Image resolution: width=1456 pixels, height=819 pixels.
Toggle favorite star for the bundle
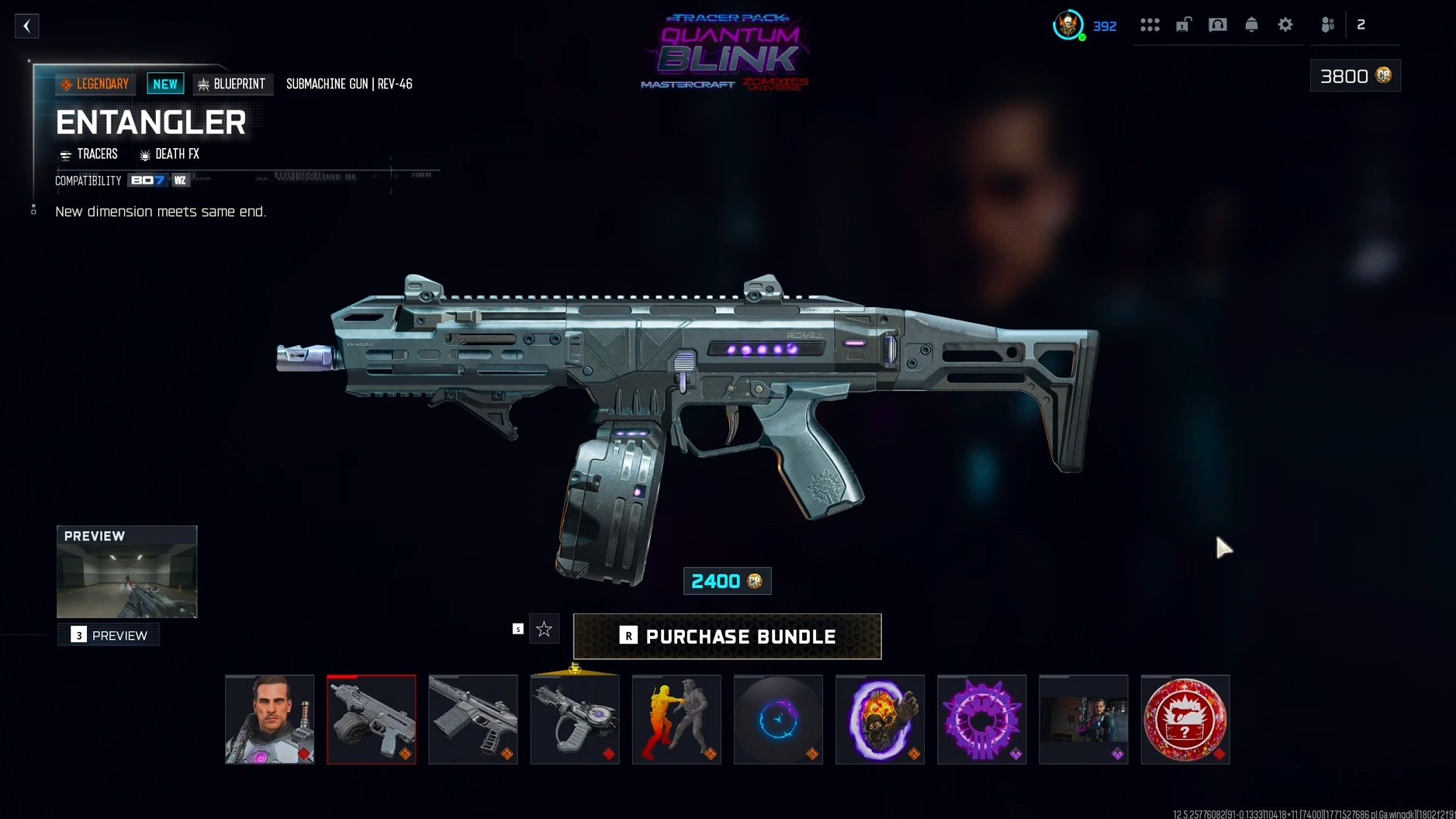[544, 629]
